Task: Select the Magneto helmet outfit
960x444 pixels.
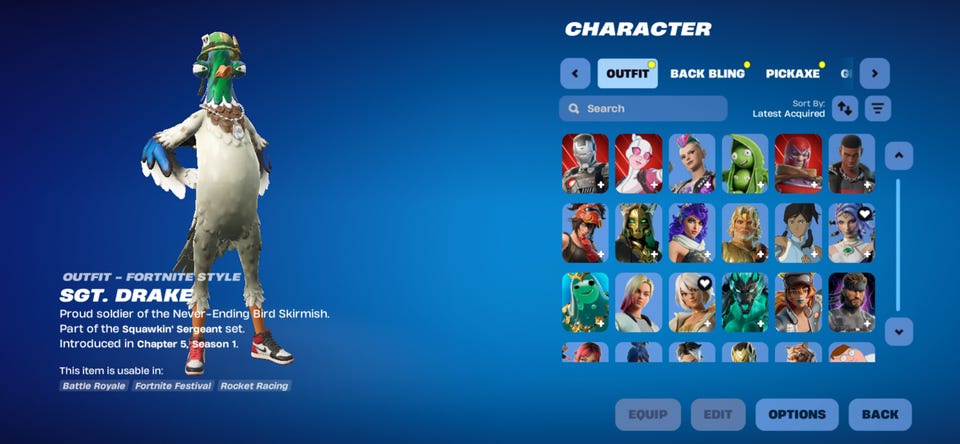Action: point(798,163)
